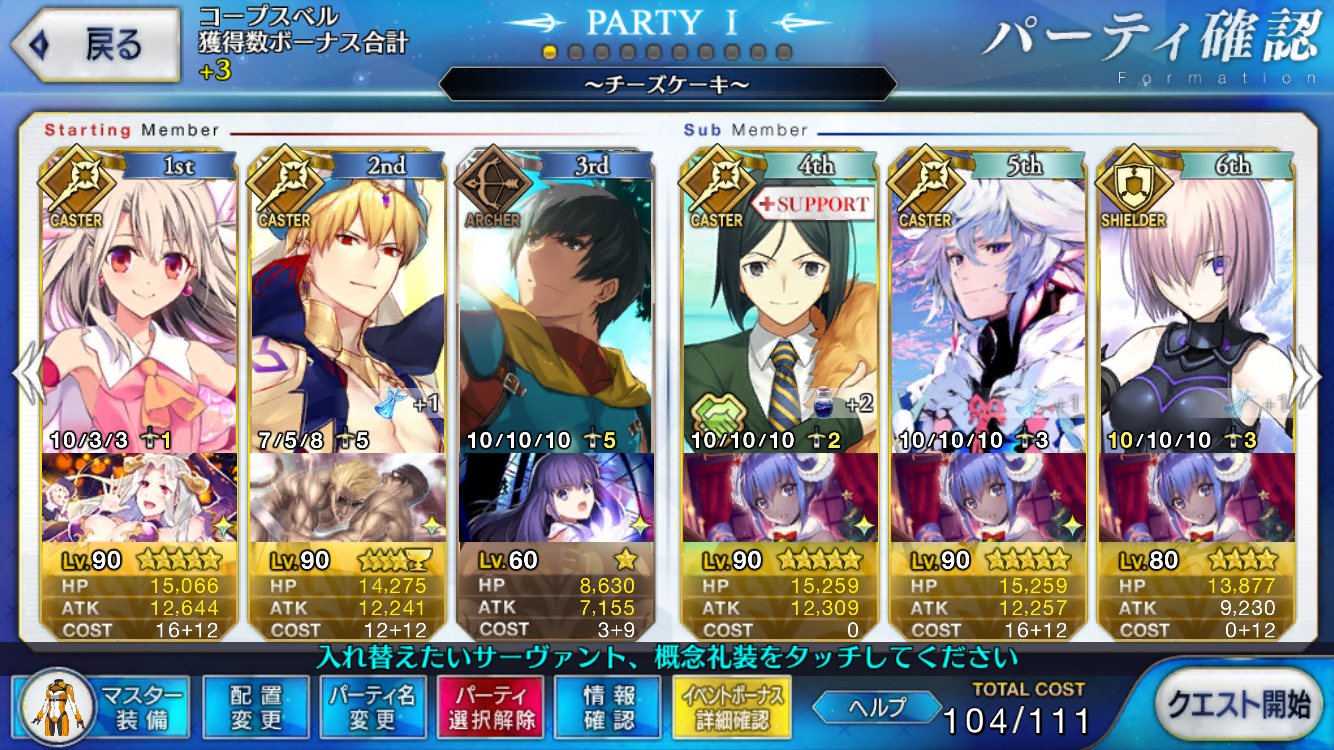1334x750 pixels.
Task: Select the 1st slot Caster servant card
Action: click(x=138, y=310)
